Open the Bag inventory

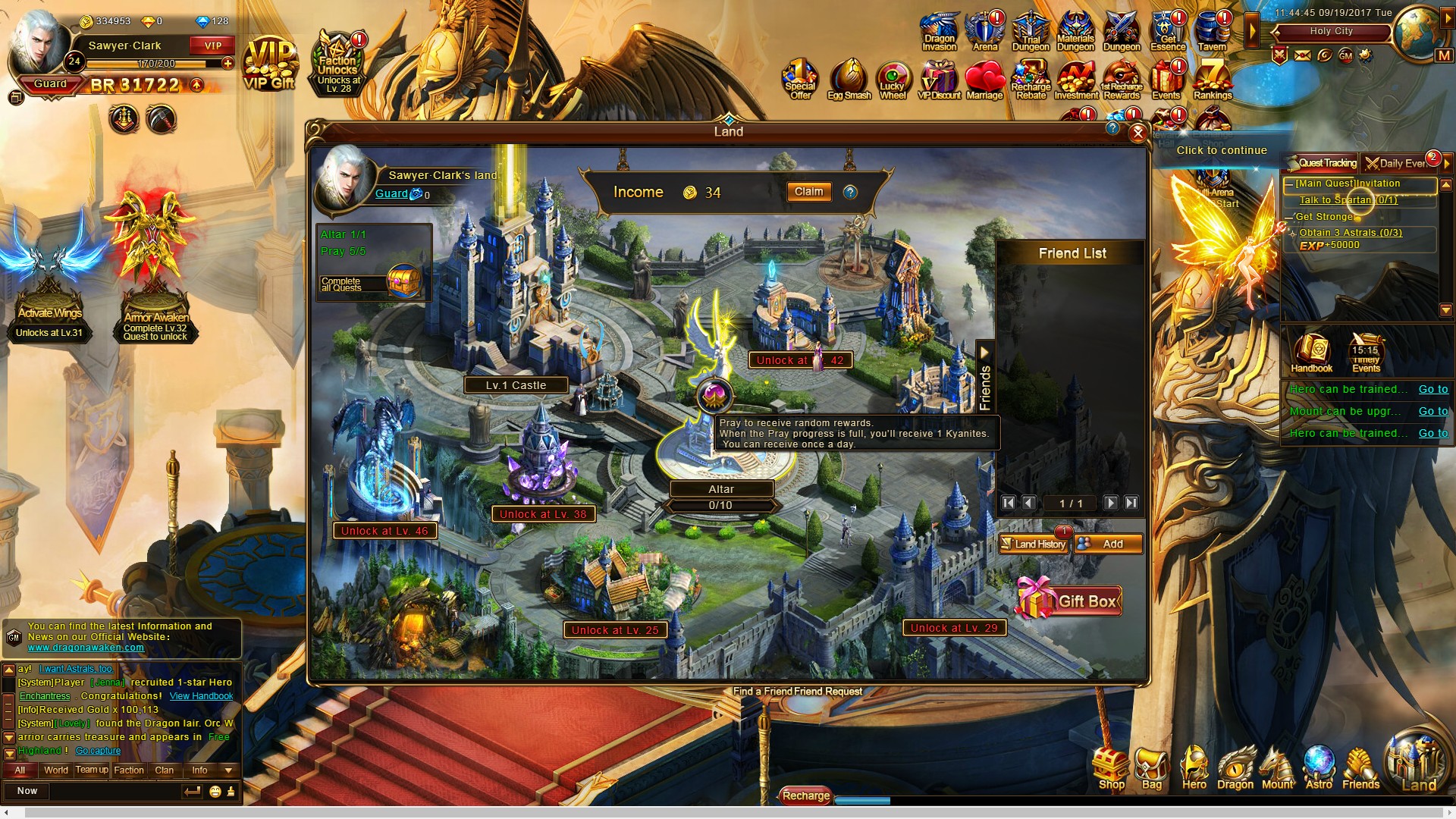point(1151,768)
